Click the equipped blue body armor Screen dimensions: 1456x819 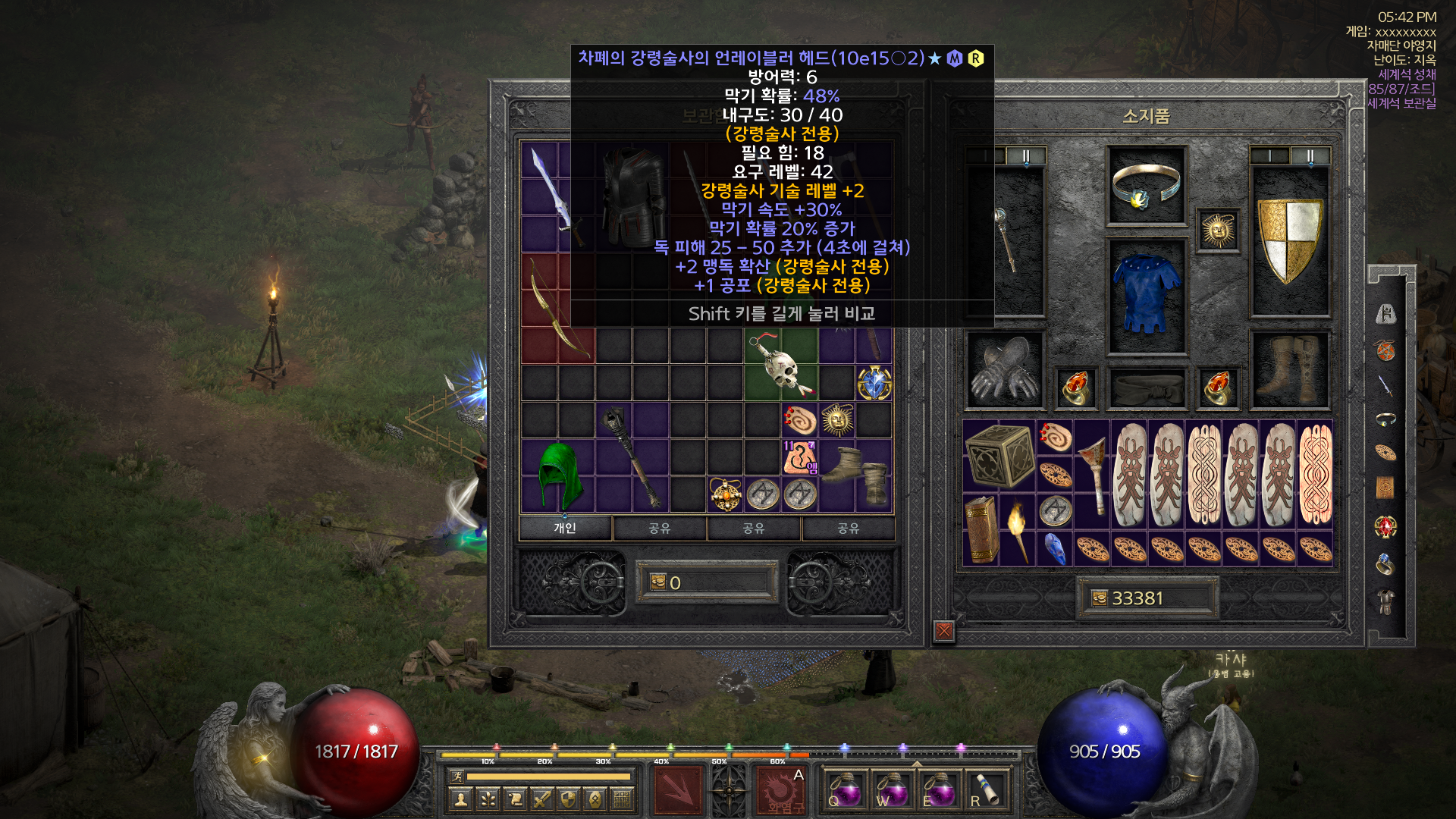coord(1146,296)
